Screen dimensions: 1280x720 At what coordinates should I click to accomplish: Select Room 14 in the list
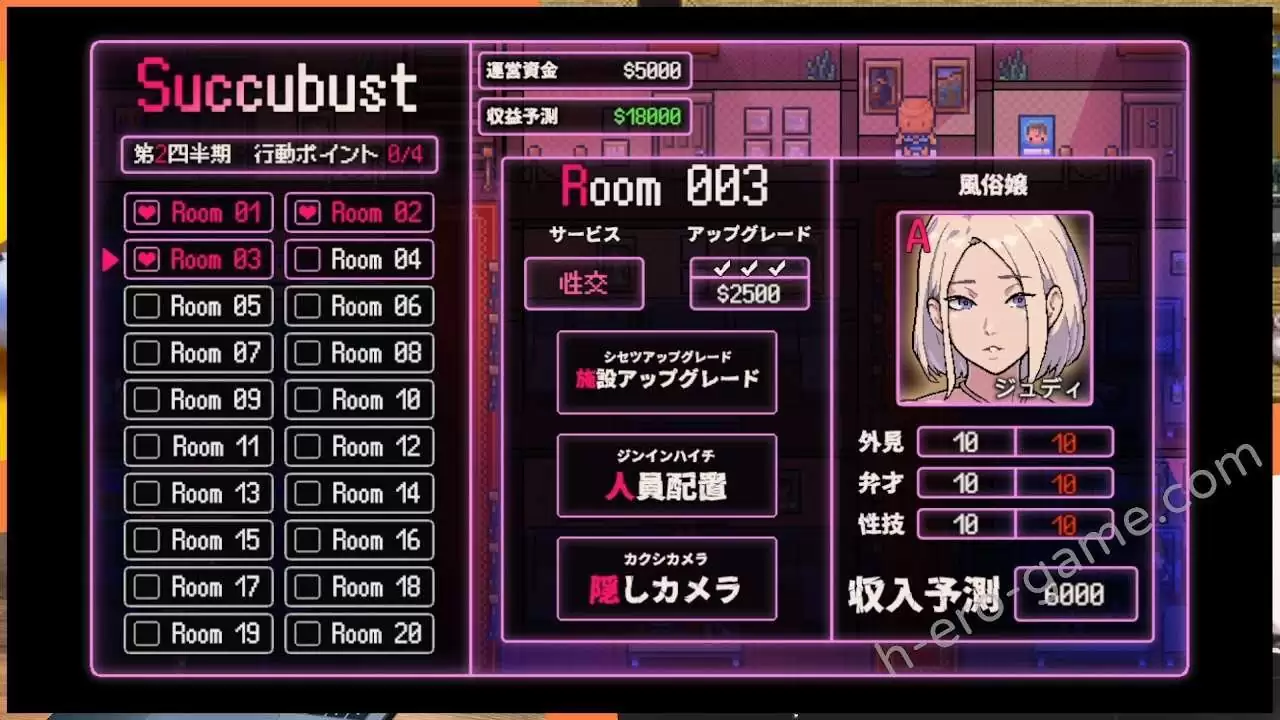(359, 494)
